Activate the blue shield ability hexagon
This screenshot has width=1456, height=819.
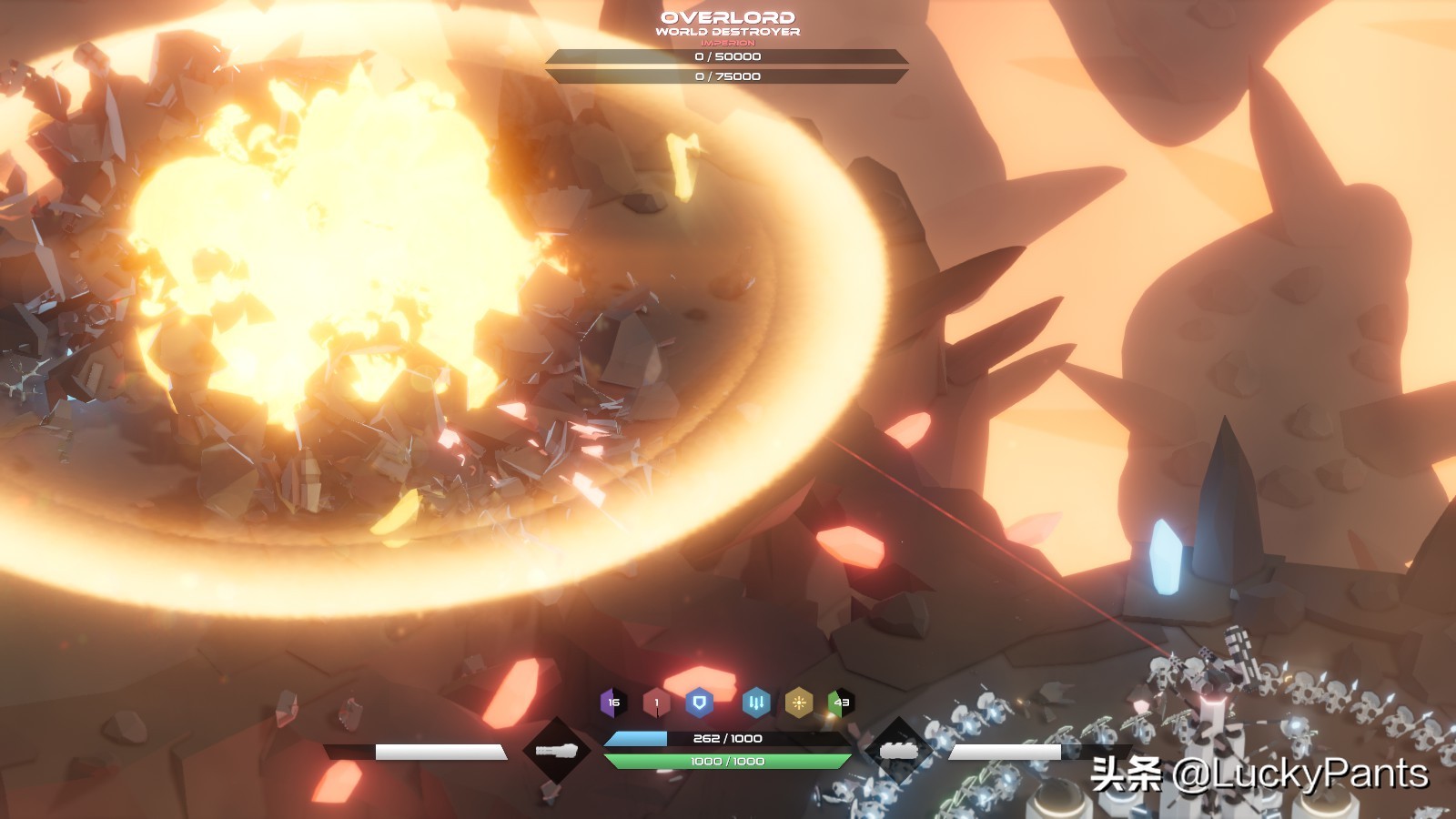coord(699,703)
